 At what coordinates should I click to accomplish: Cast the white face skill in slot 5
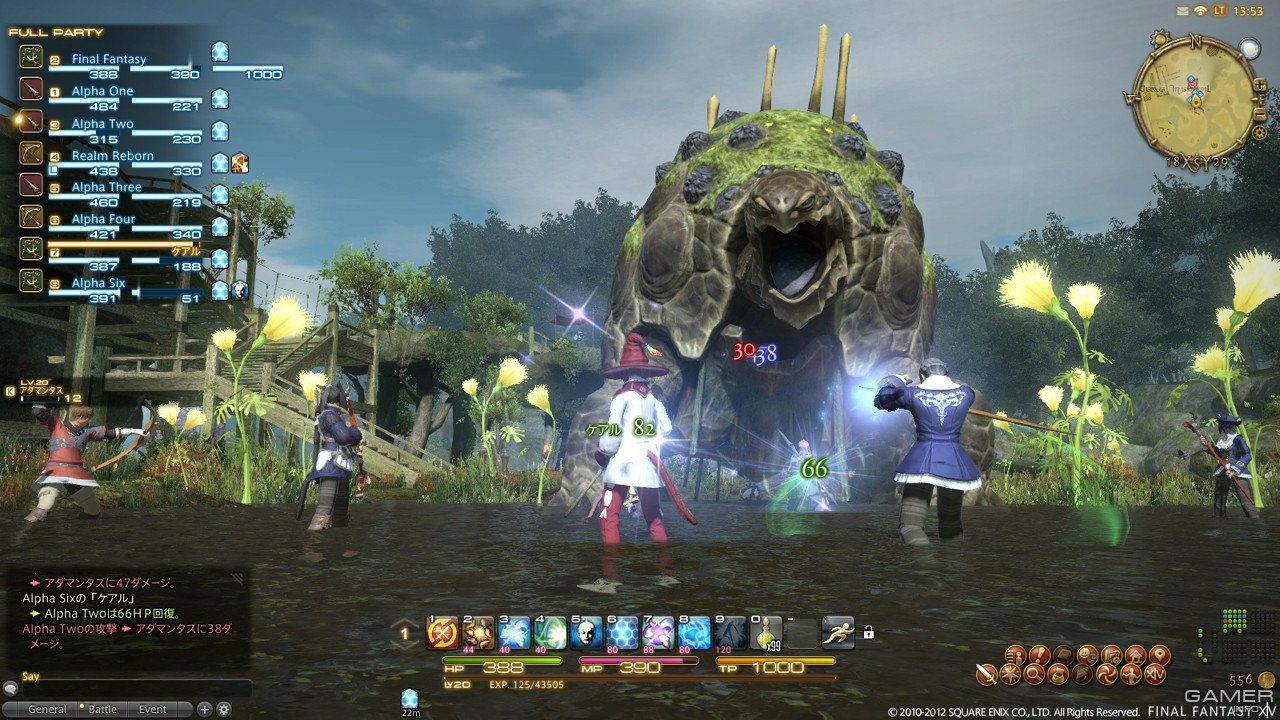coord(586,632)
